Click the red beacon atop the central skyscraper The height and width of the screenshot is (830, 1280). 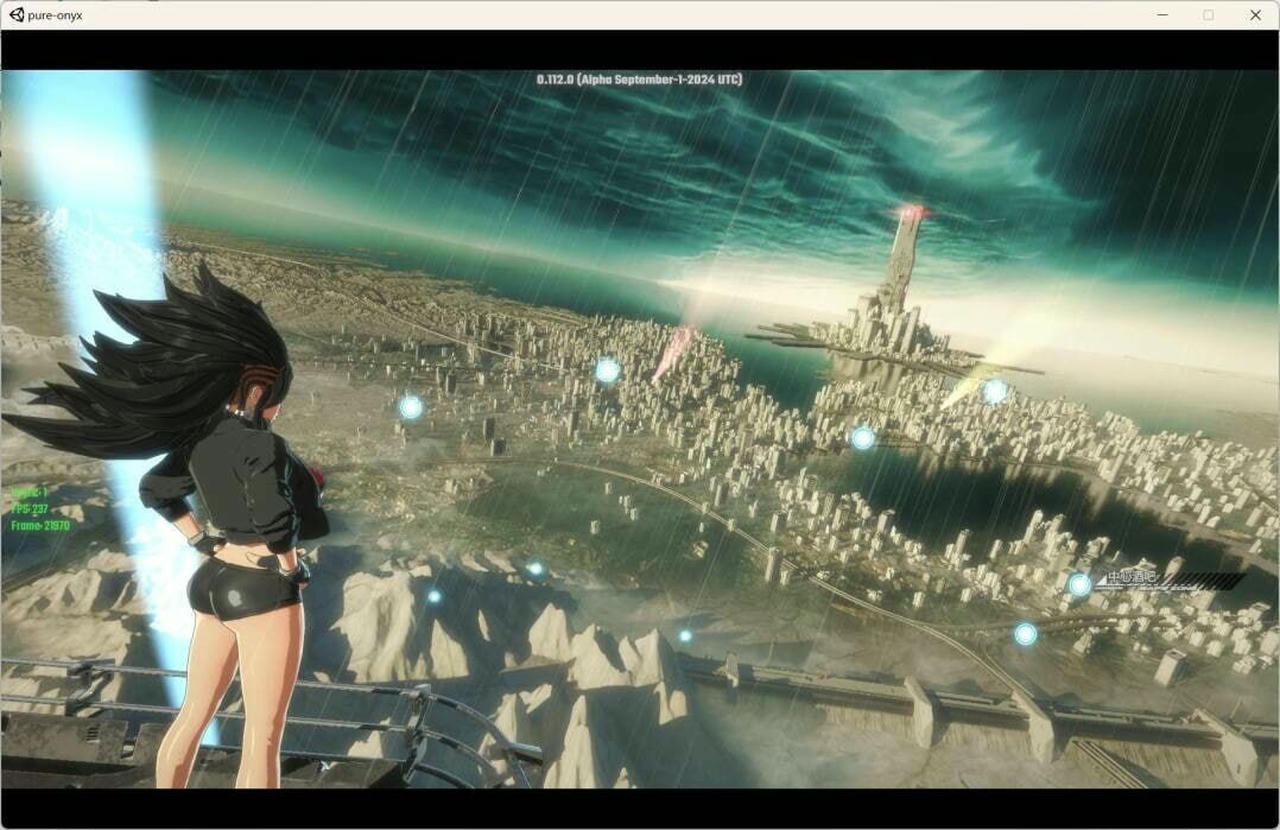913,210
